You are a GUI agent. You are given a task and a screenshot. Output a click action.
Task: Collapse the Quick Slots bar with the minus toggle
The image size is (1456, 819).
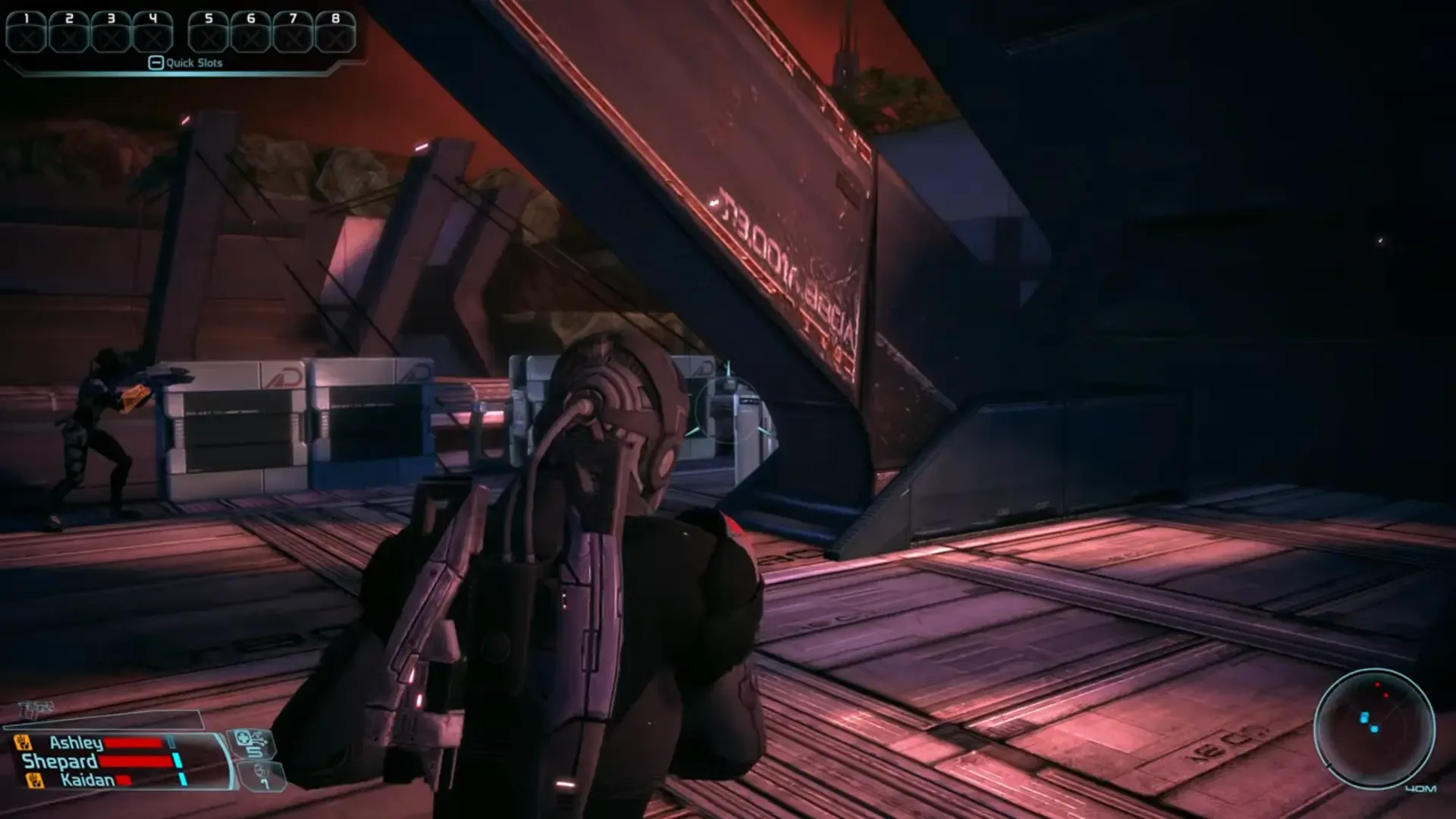tap(156, 63)
